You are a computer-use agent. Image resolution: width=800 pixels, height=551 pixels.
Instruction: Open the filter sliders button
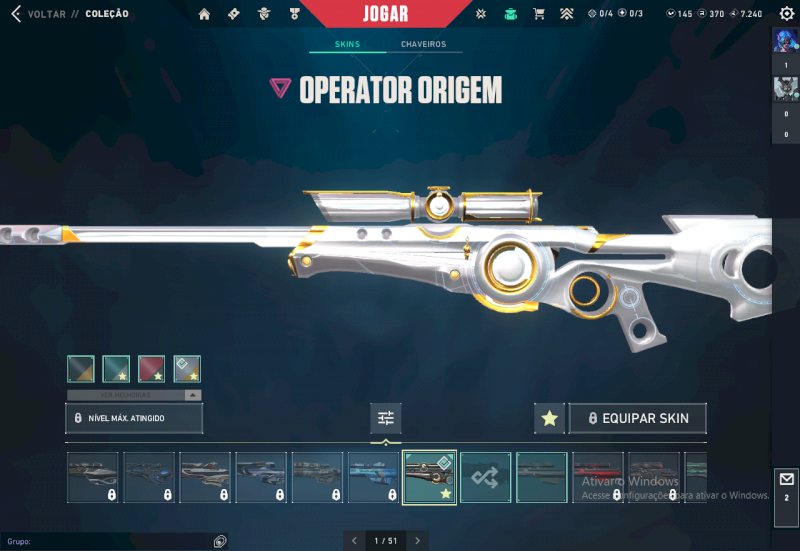(386, 418)
